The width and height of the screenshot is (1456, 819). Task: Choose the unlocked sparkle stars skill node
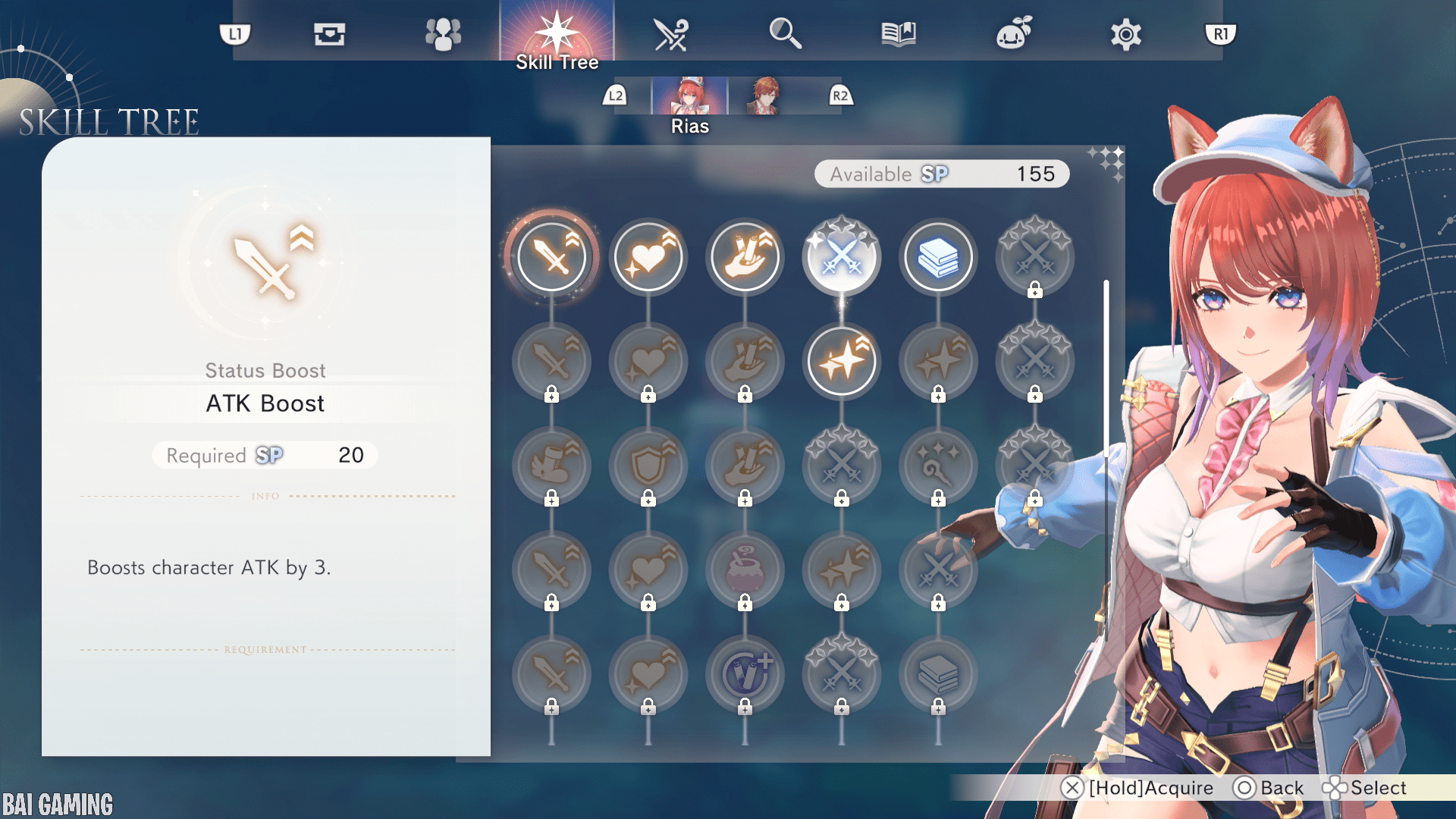pos(842,361)
